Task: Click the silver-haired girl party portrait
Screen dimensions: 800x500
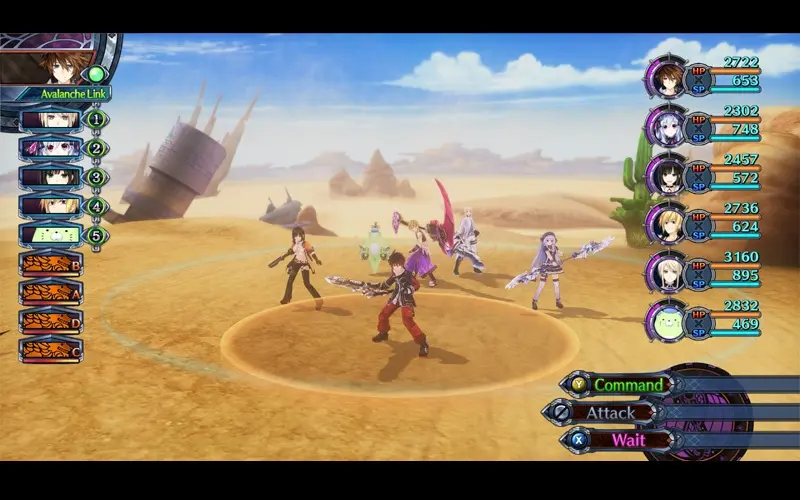Action: tap(664, 126)
